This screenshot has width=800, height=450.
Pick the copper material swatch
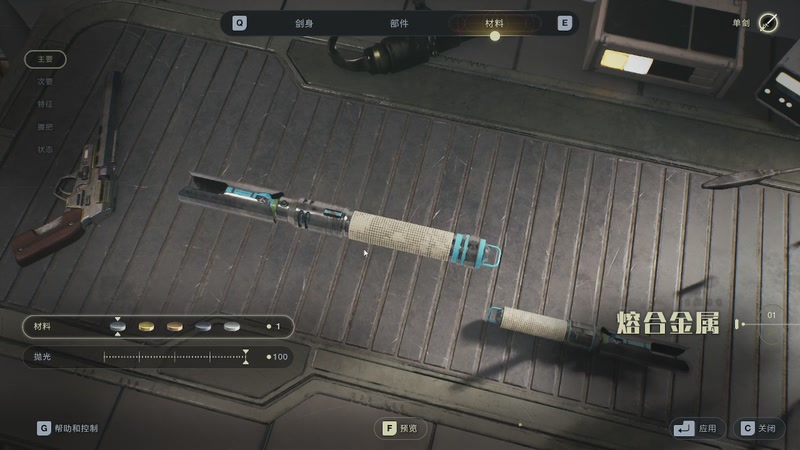(175, 327)
